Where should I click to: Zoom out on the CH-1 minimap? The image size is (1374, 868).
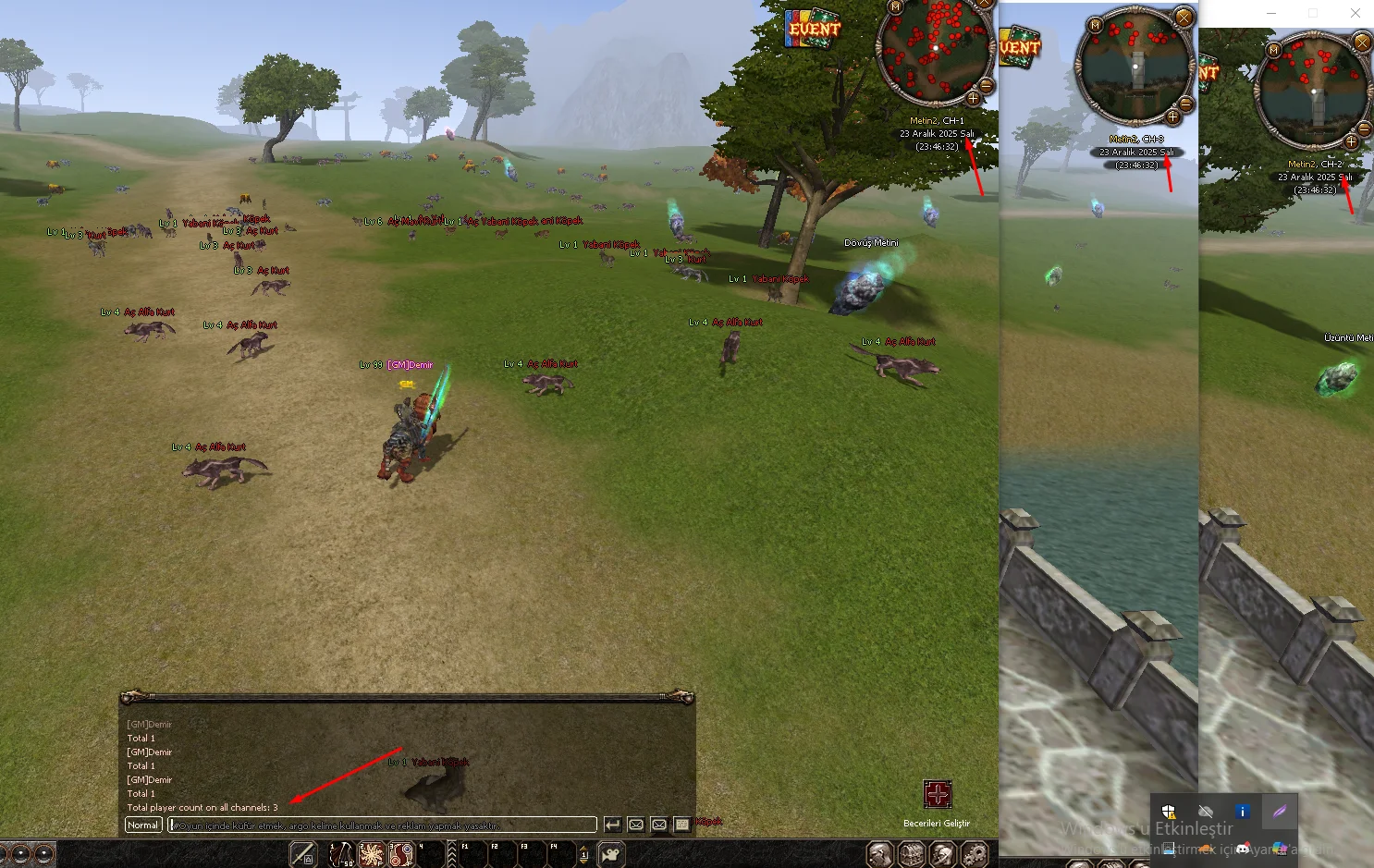point(986,86)
